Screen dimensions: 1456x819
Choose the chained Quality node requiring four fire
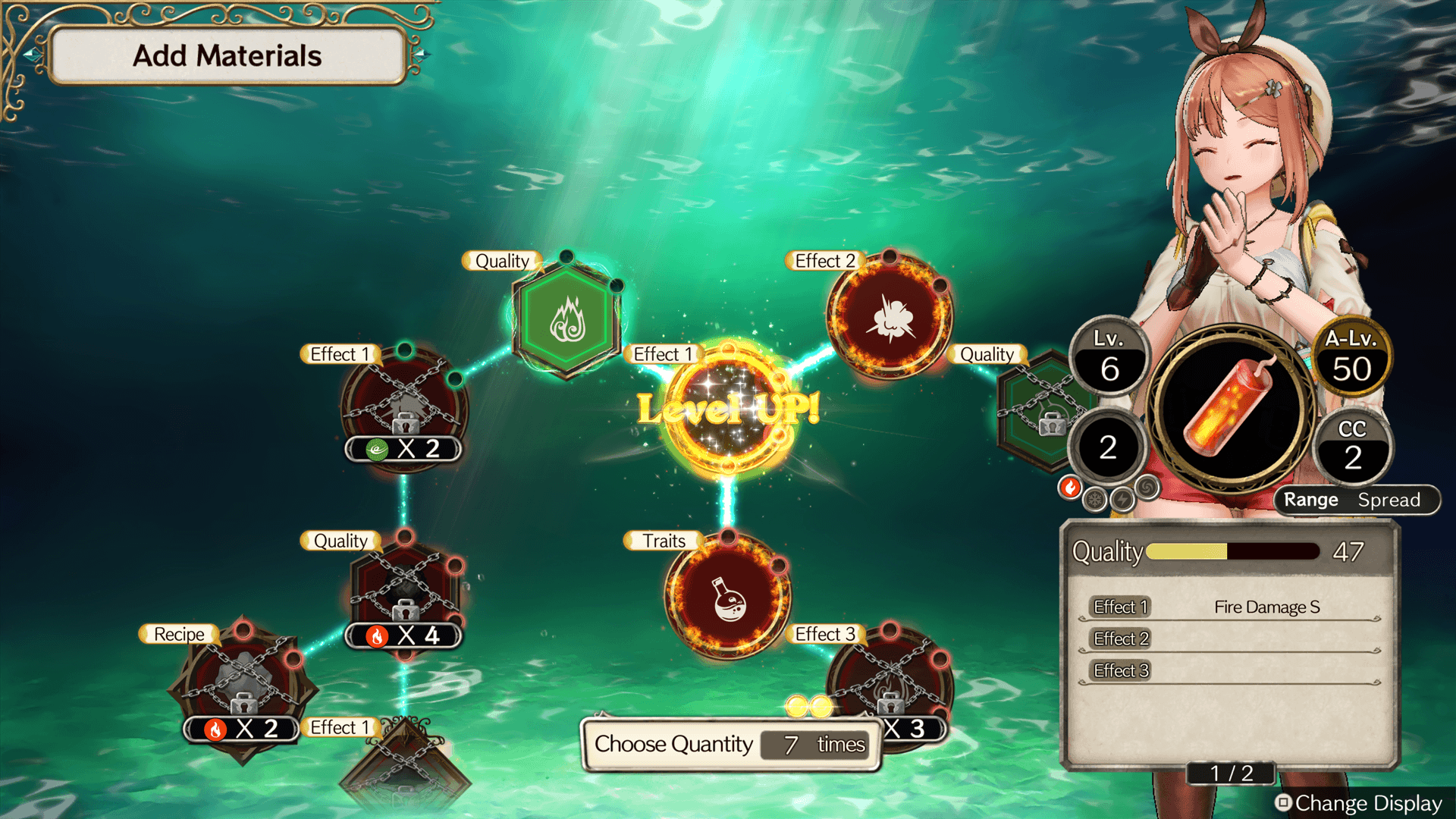point(405,591)
